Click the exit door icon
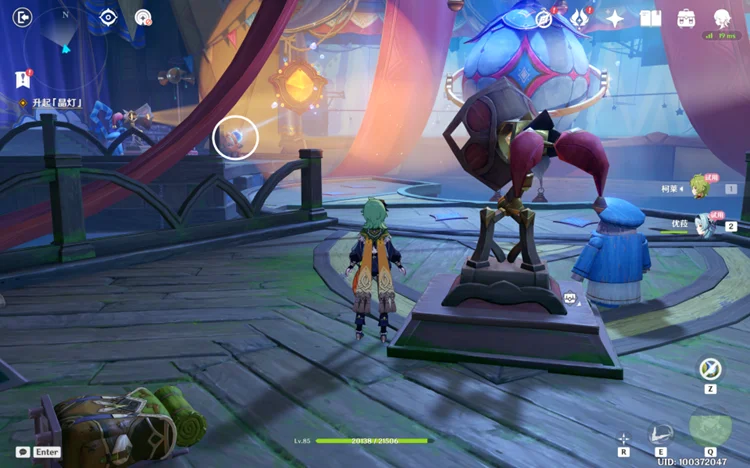Viewport: 750px width, 468px height. (22, 17)
